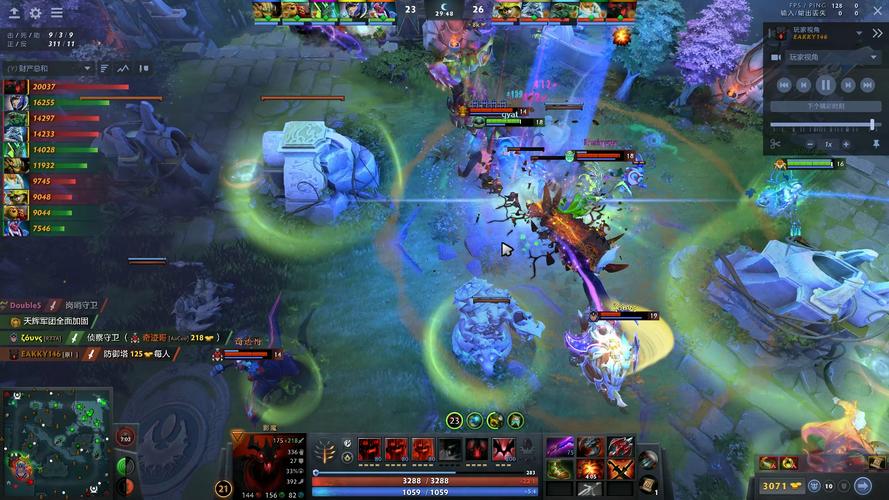Switch to the line graph view

click(x=125, y=68)
